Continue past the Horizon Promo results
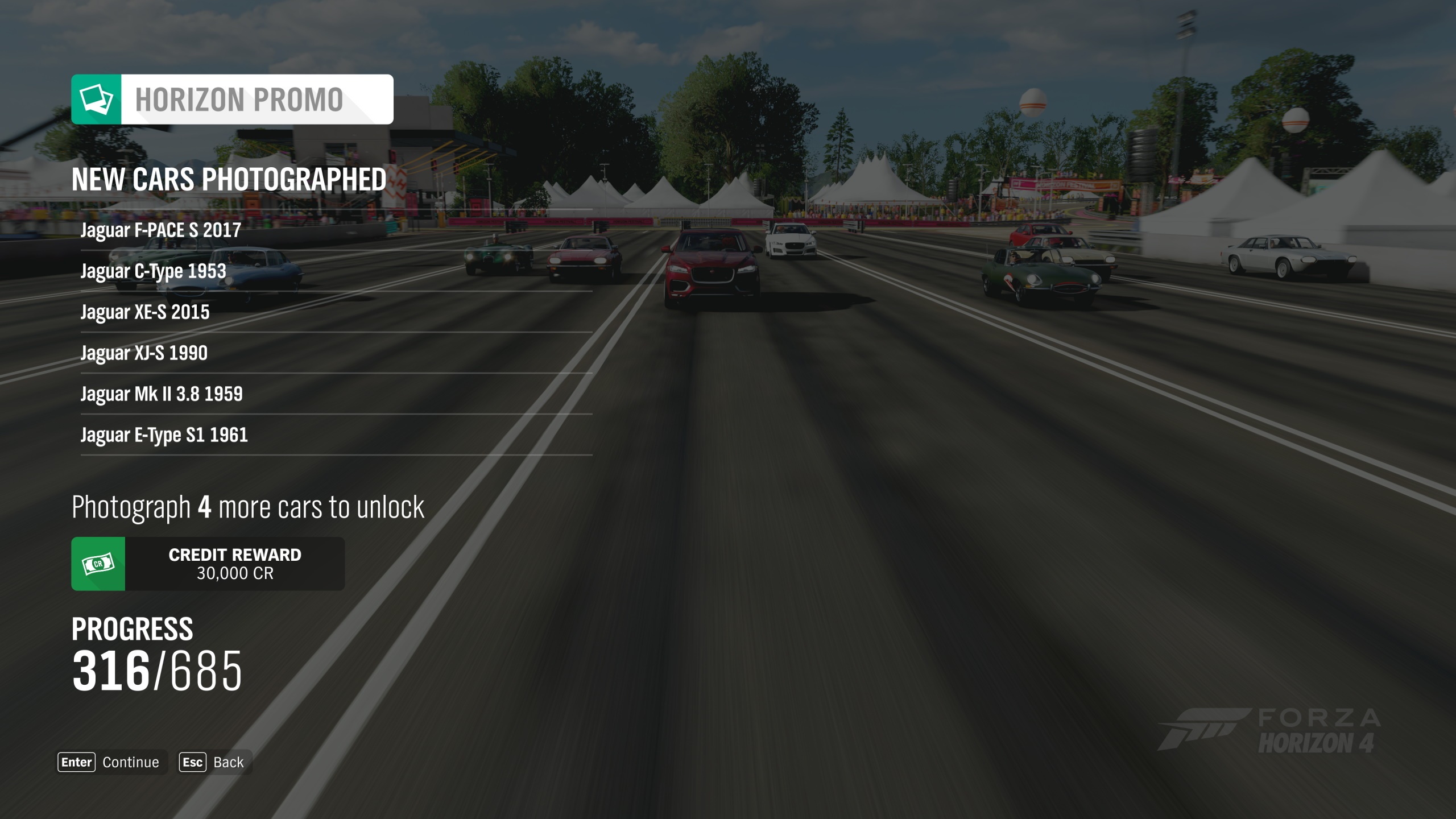 point(111,762)
